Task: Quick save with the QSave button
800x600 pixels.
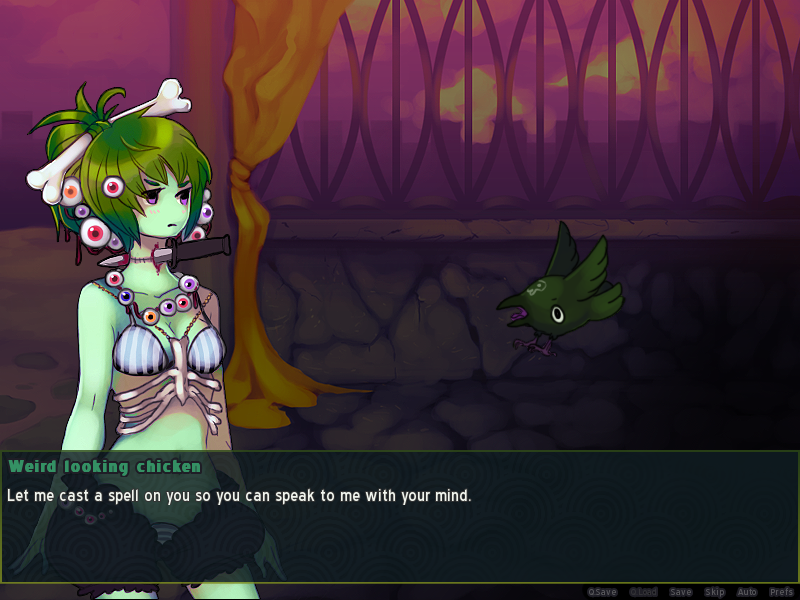Action: [x=602, y=592]
